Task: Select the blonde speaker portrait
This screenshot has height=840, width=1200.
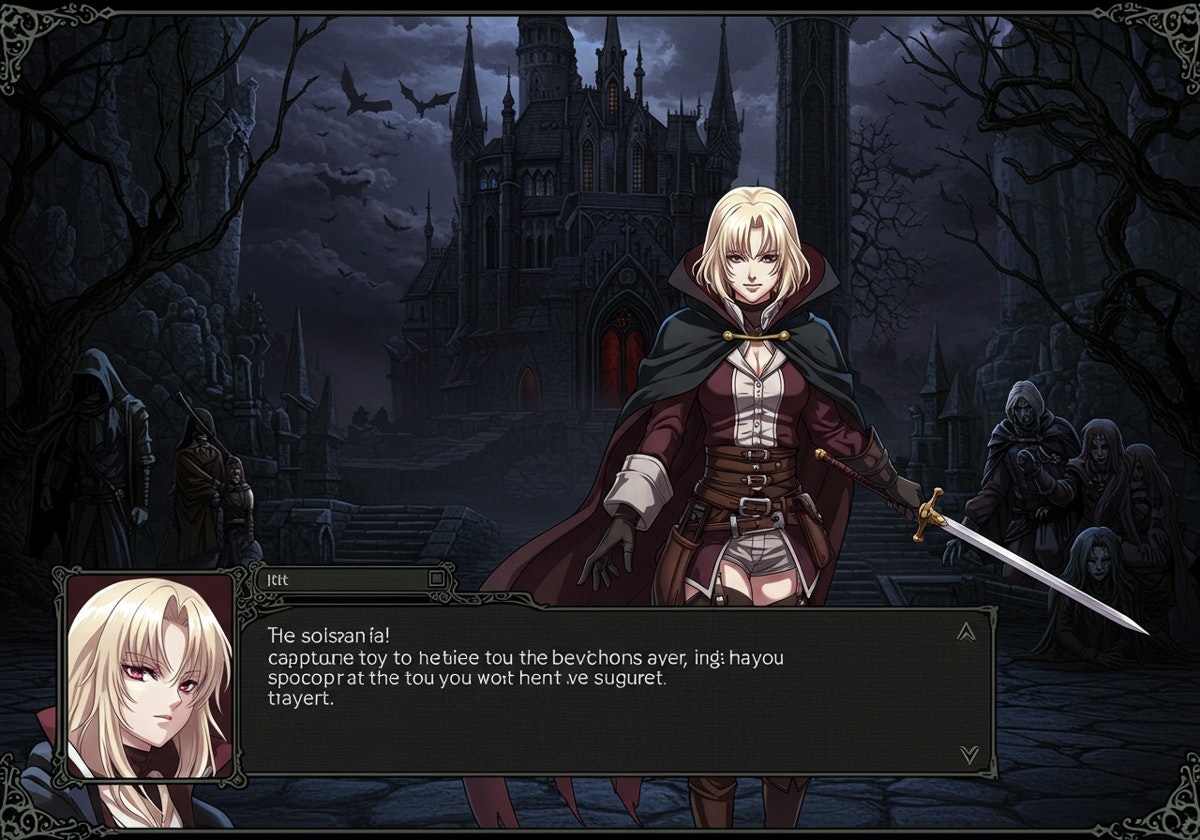Action: point(150,675)
